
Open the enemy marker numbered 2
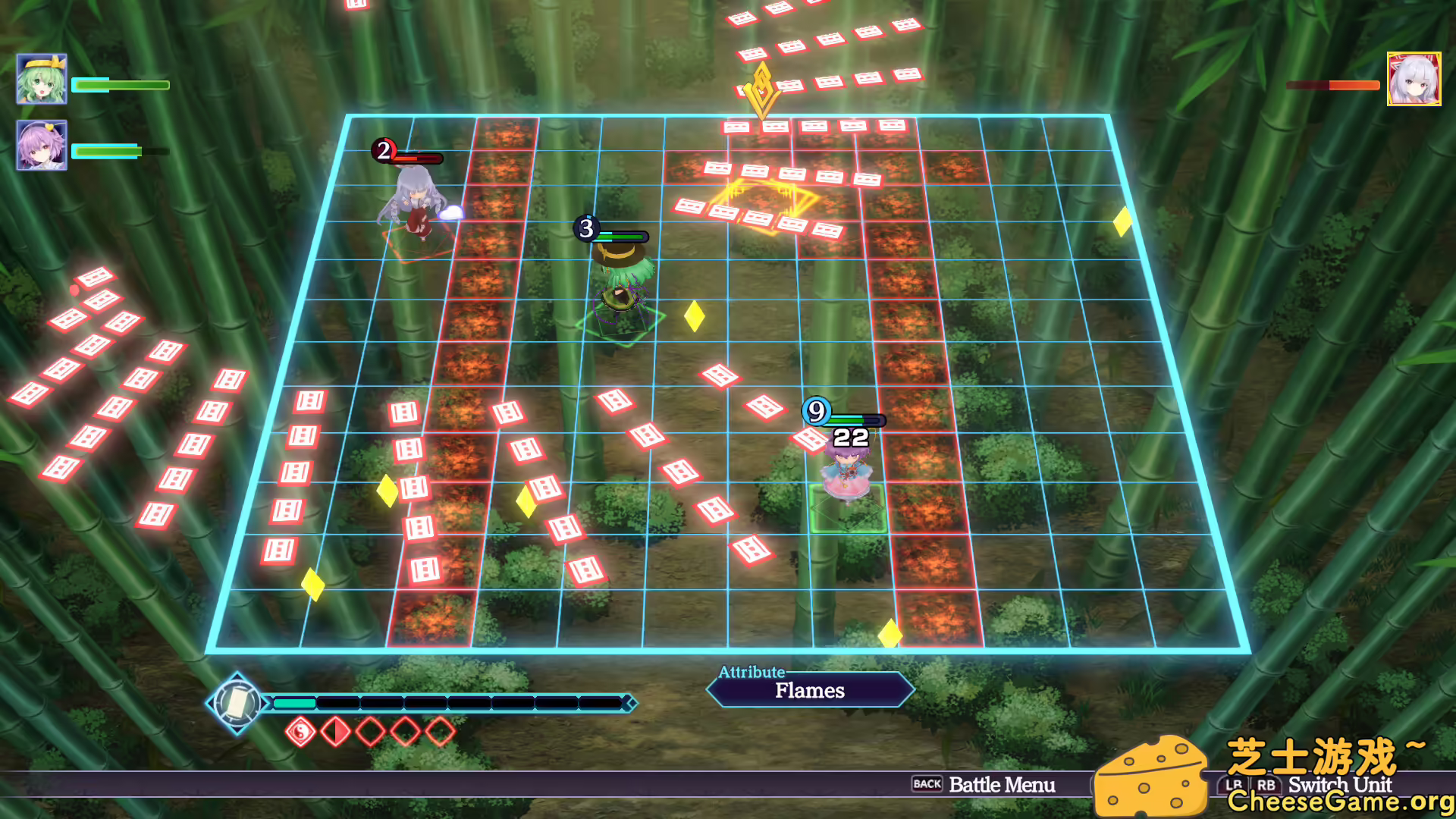pos(383,151)
